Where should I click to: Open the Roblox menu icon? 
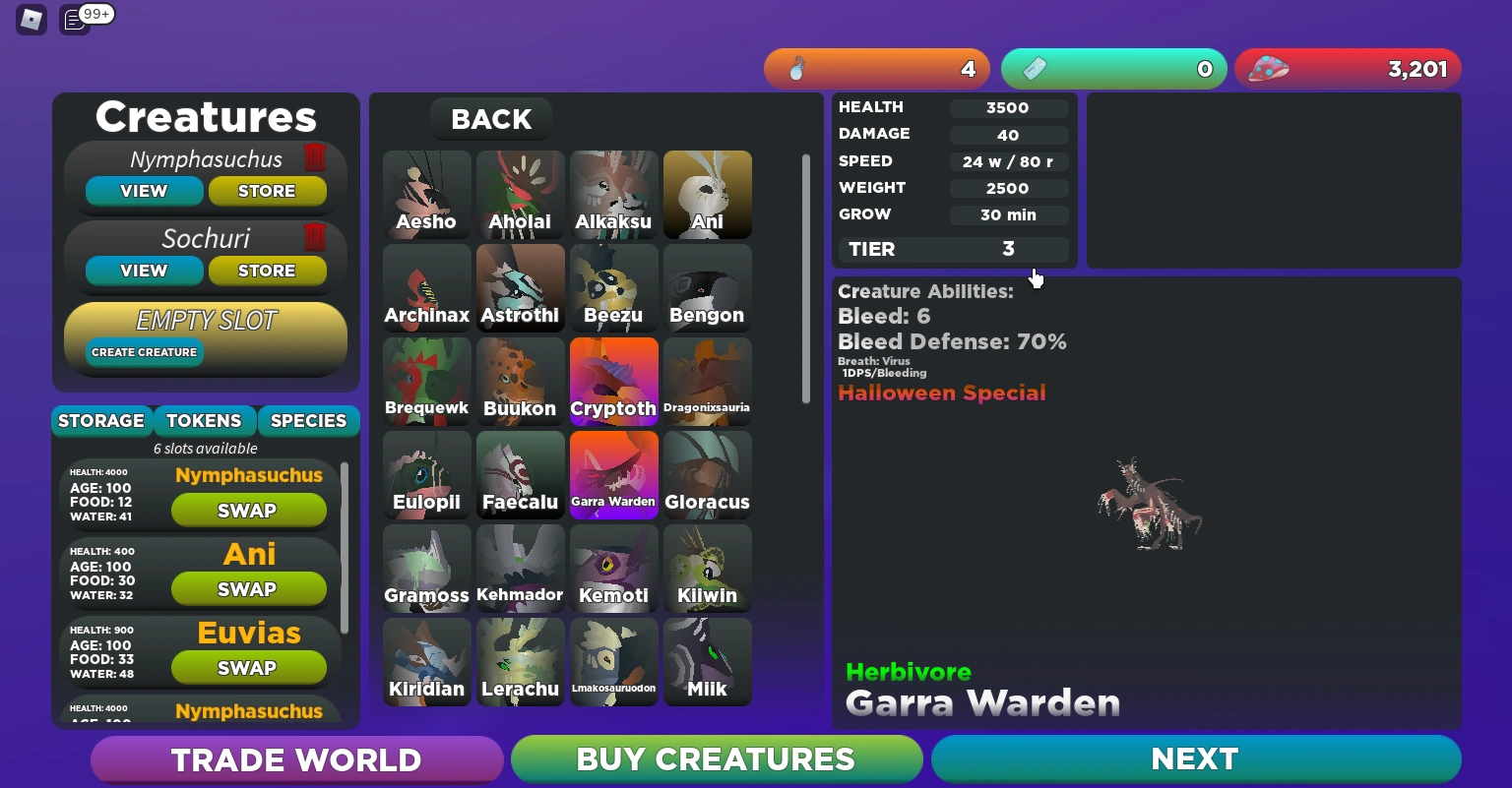(31, 20)
